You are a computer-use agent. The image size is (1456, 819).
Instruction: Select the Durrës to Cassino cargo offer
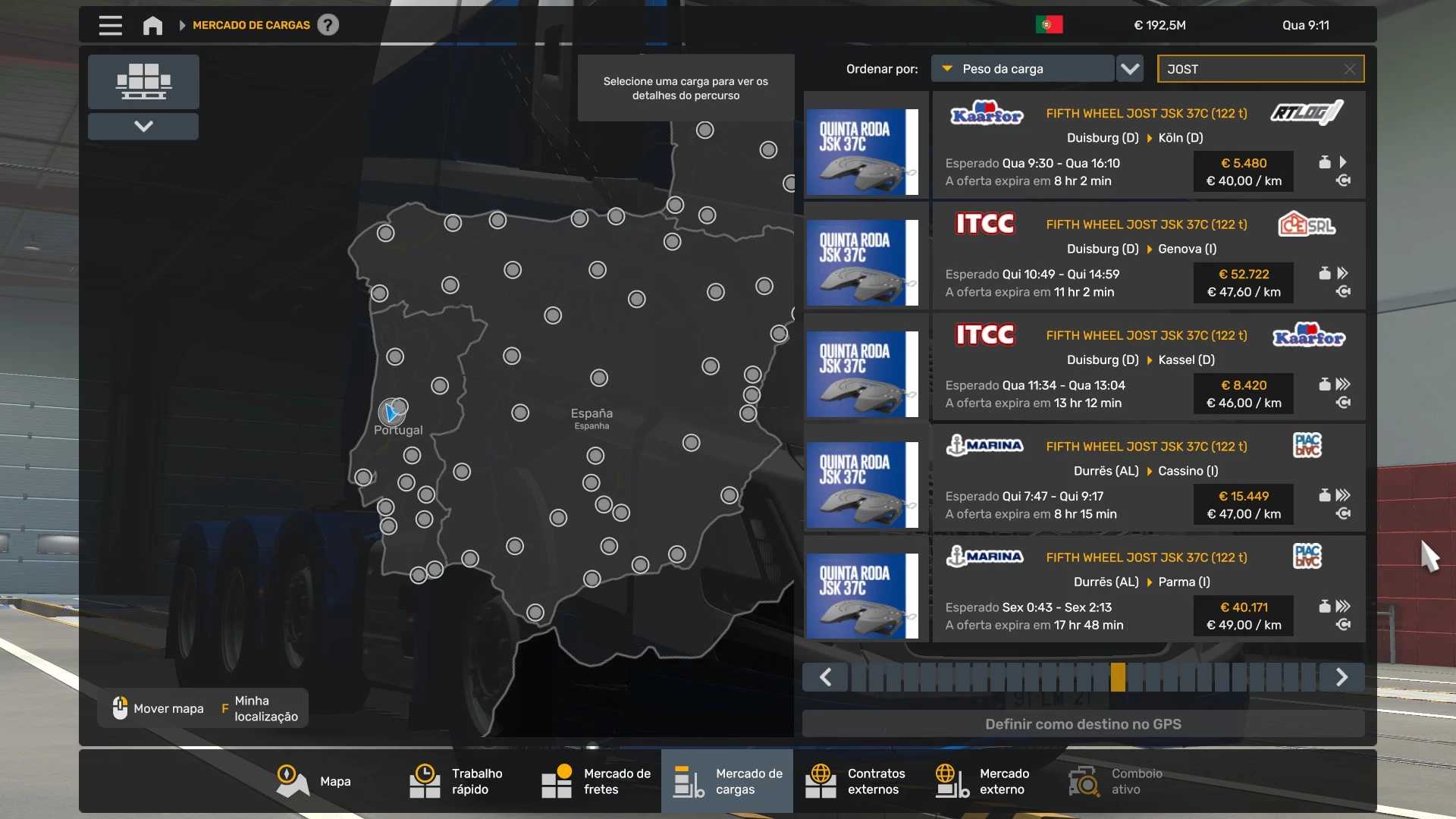point(1148,479)
